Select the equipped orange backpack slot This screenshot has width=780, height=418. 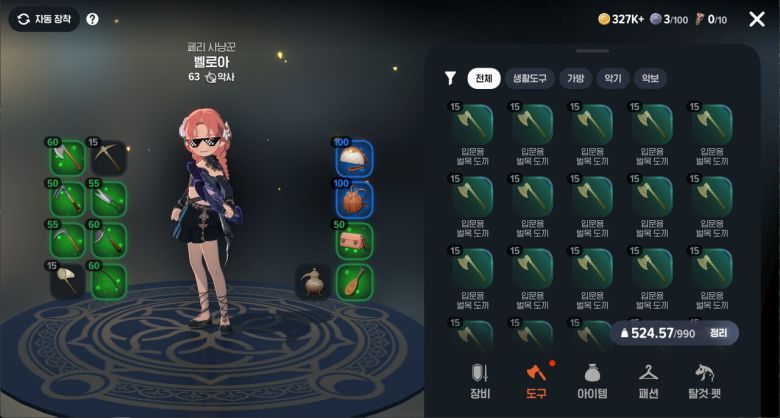(354, 199)
